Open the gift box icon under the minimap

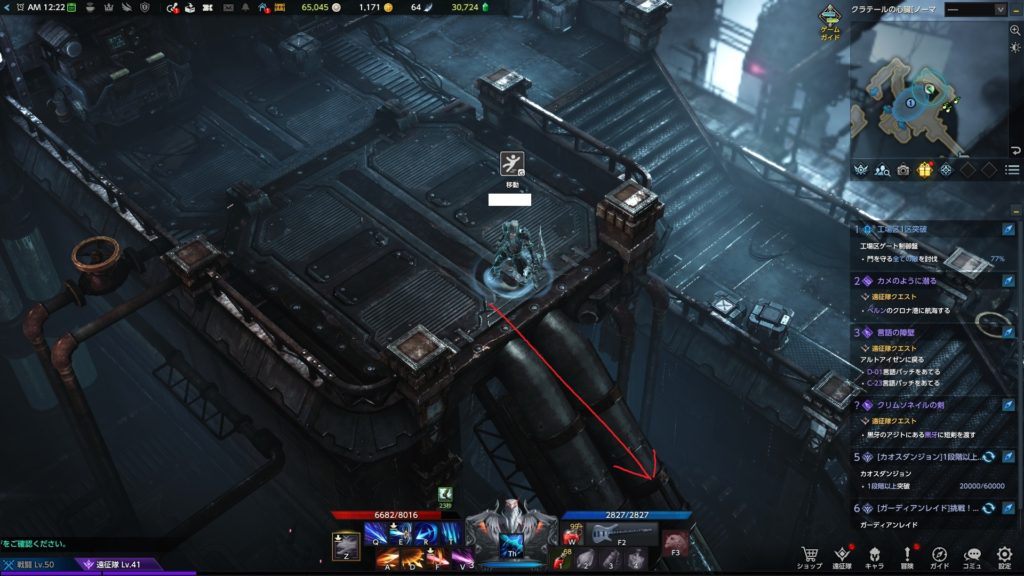coord(925,170)
